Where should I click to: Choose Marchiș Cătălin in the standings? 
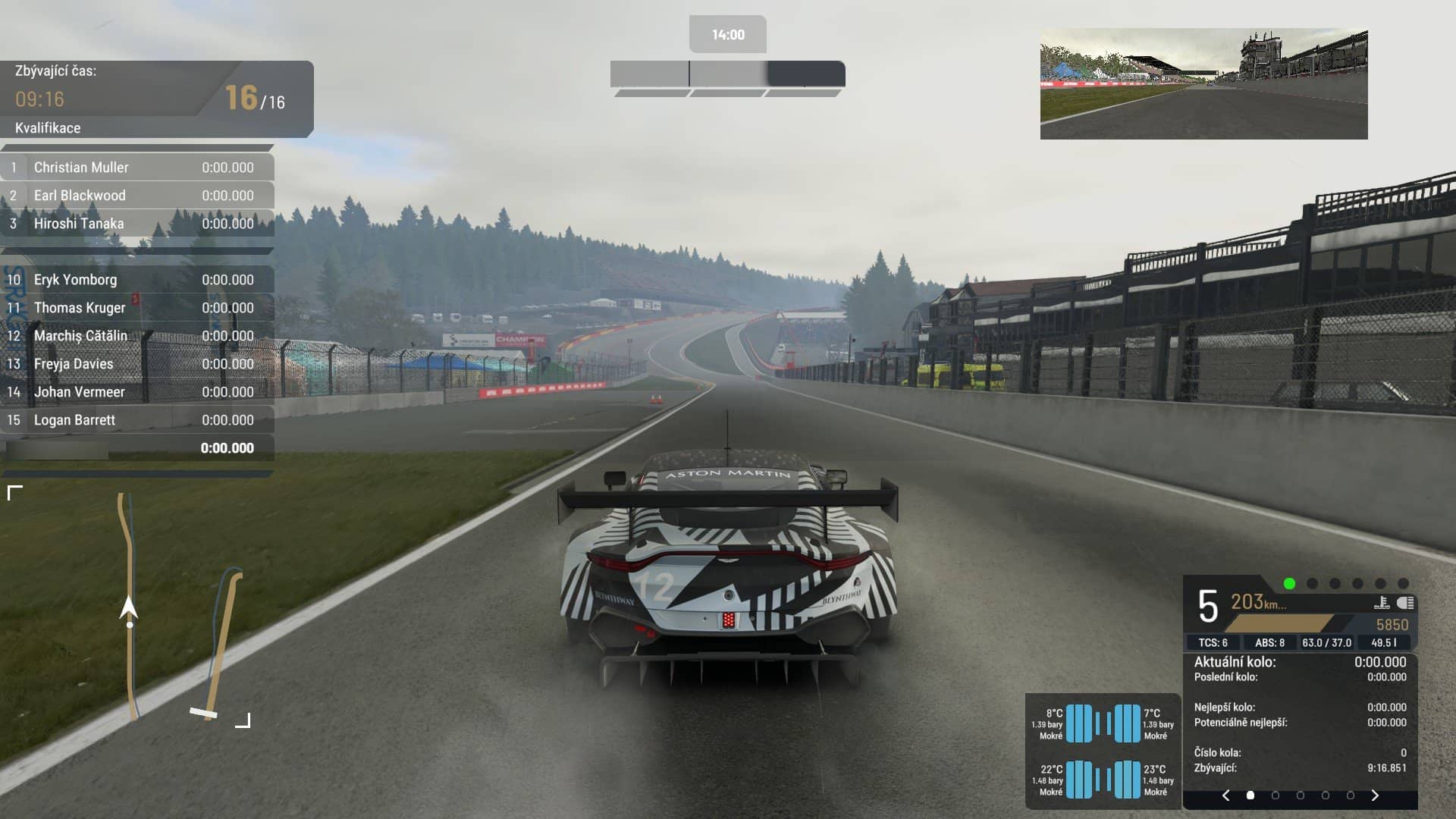137,336
